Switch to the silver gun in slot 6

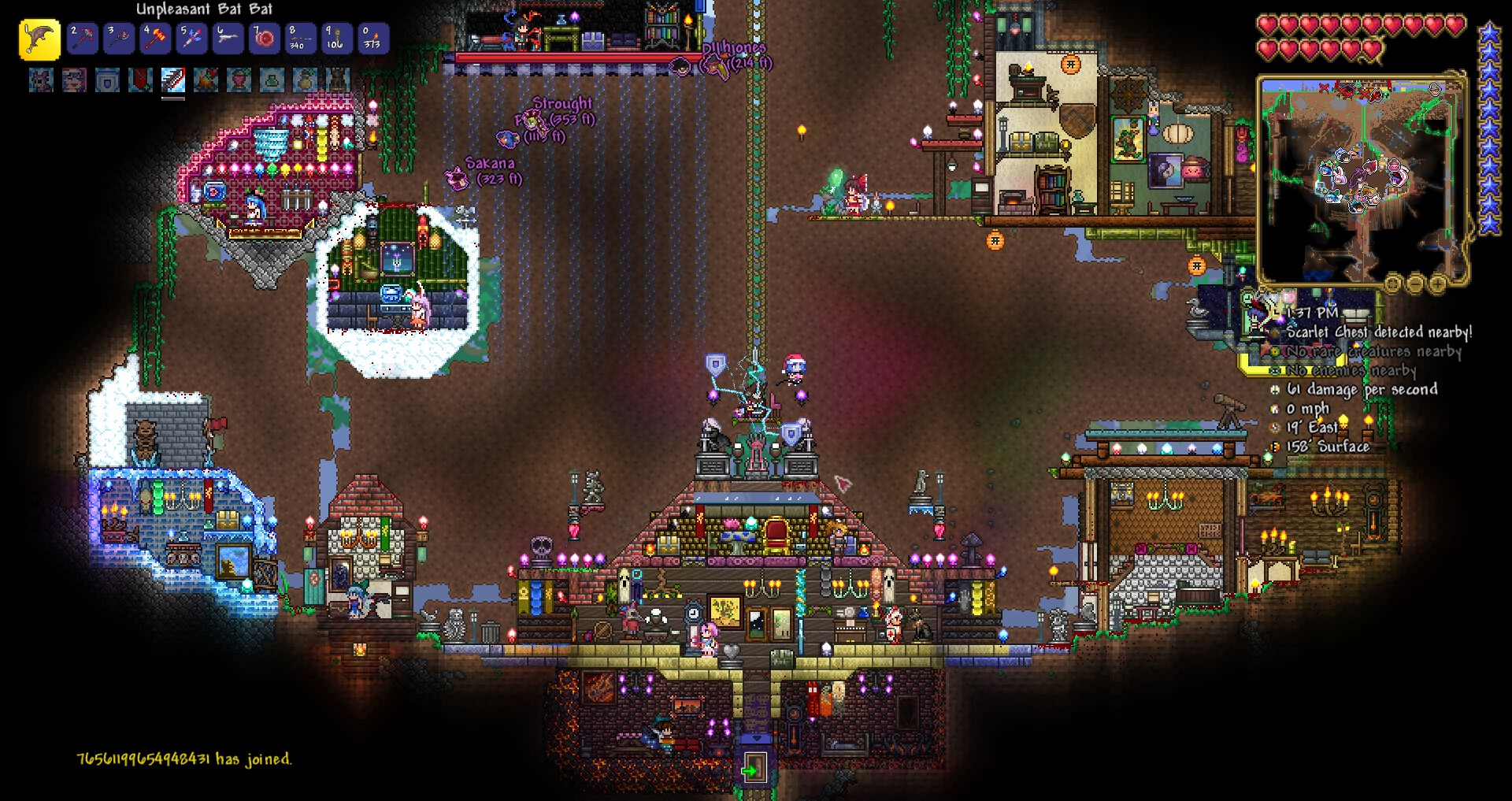(x=228, y=39)
